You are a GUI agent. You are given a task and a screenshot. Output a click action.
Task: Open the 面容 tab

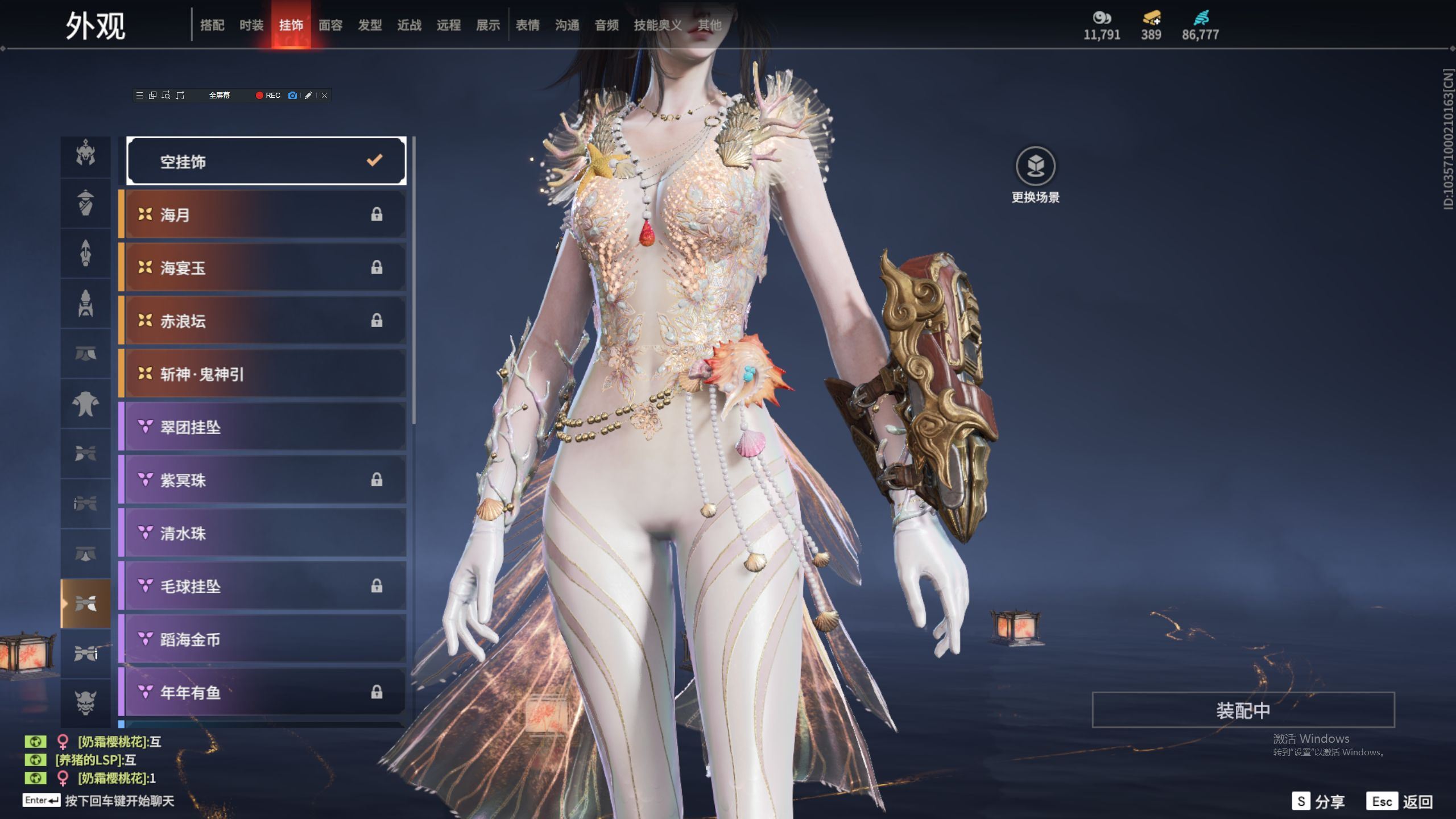tap(330, 25)
